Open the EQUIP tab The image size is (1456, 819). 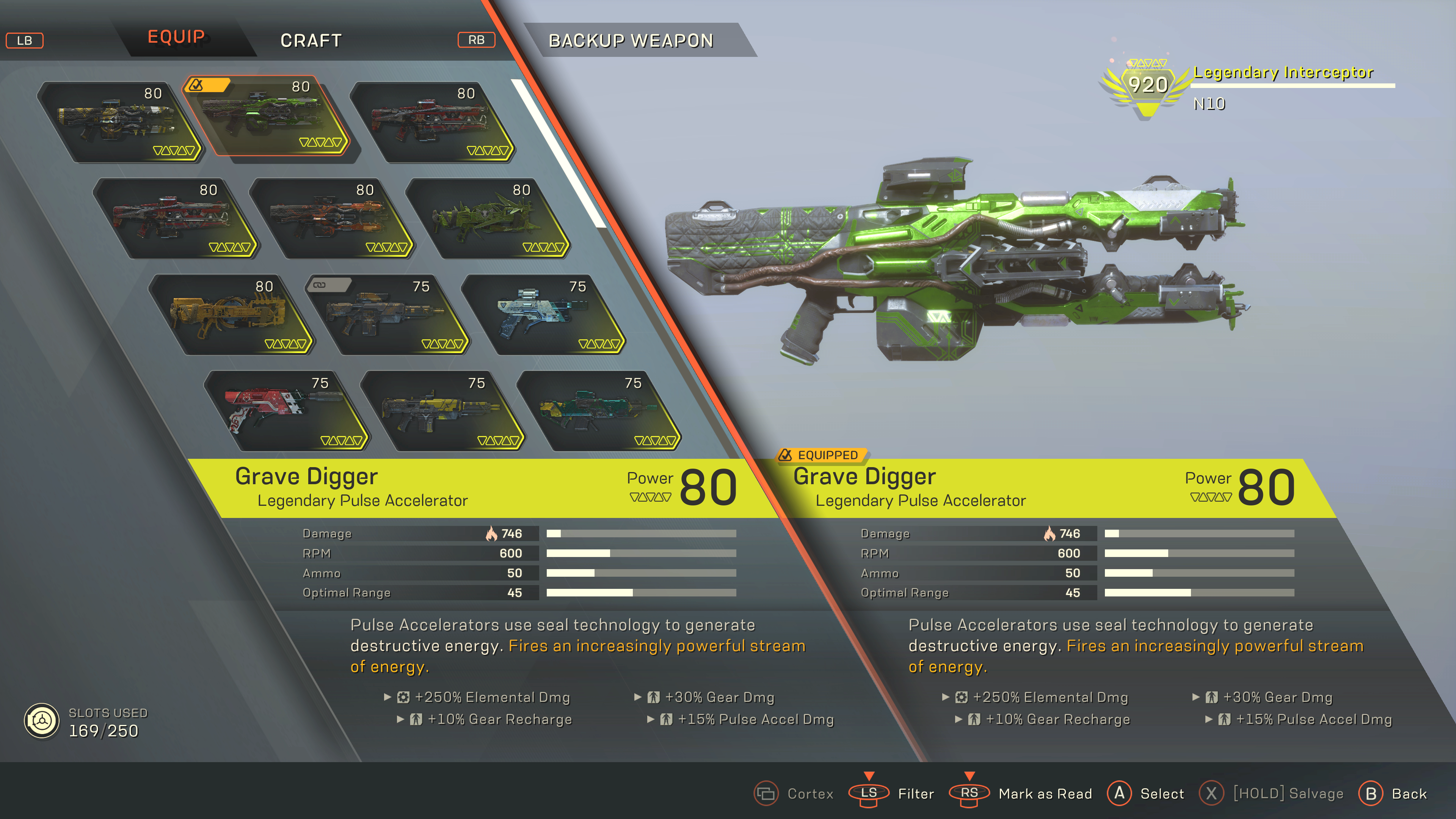(x=176, y=37)
